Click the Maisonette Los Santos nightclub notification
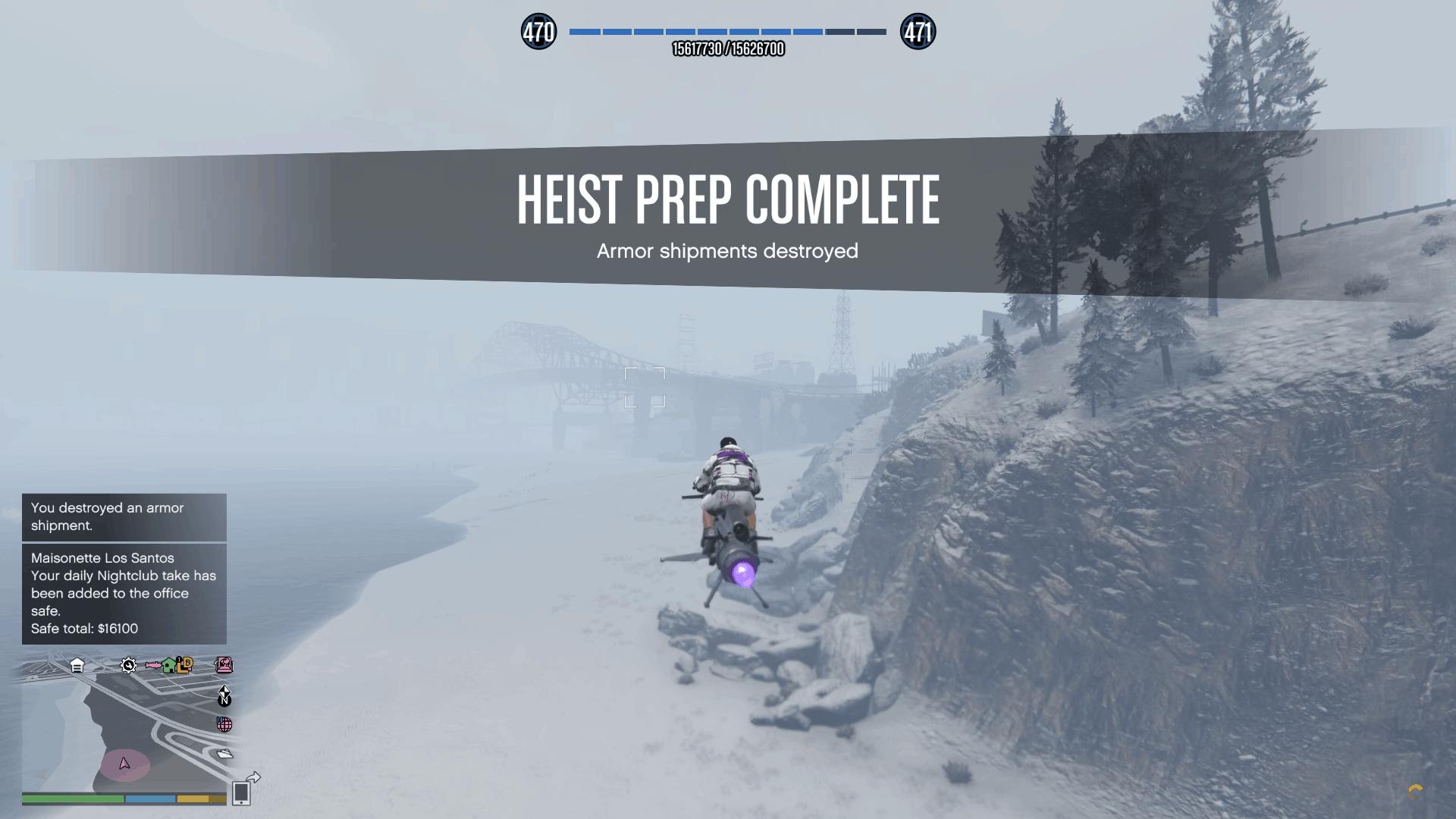The height and width of the screenshot is (819, 1456). [124, 594]
